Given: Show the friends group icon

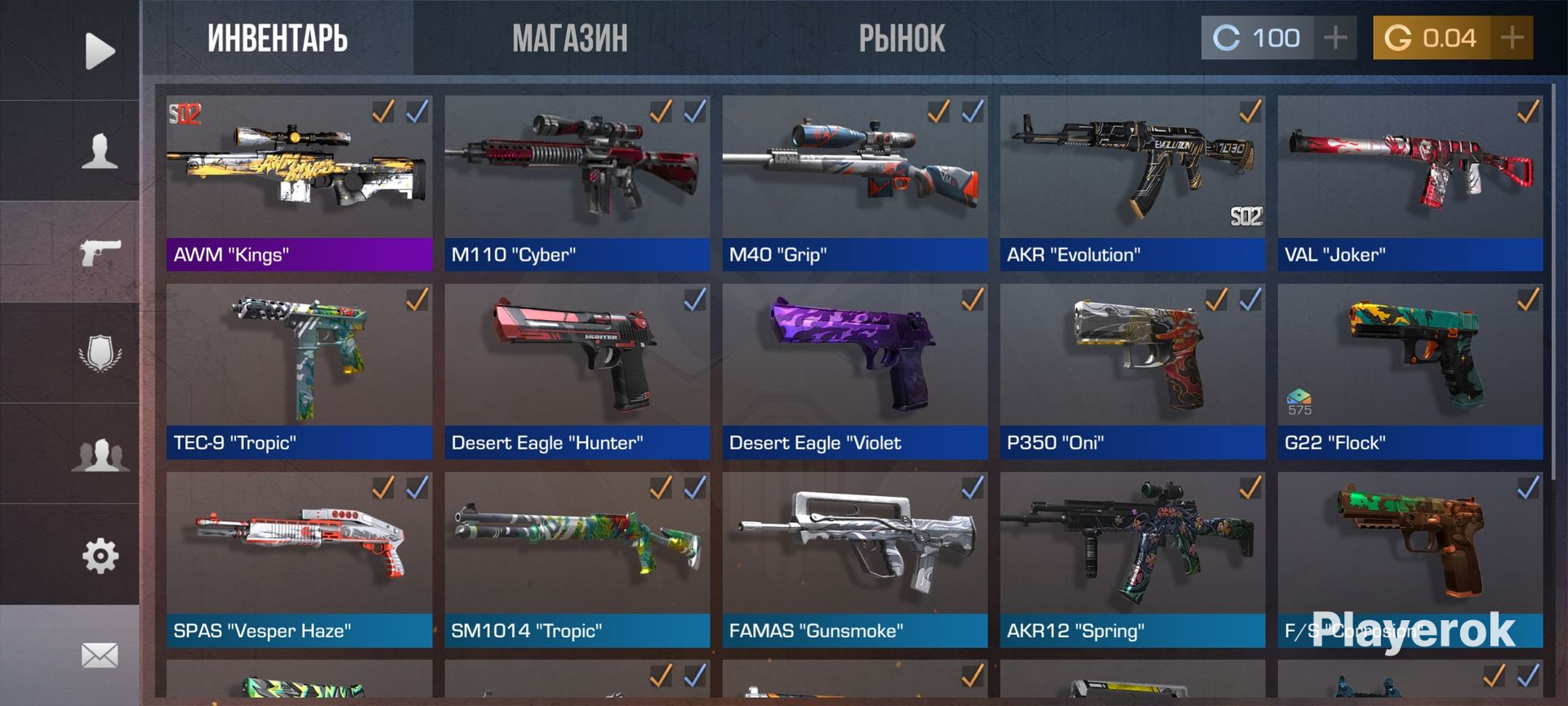Looking at the screenshot, I should click(100, 454).
